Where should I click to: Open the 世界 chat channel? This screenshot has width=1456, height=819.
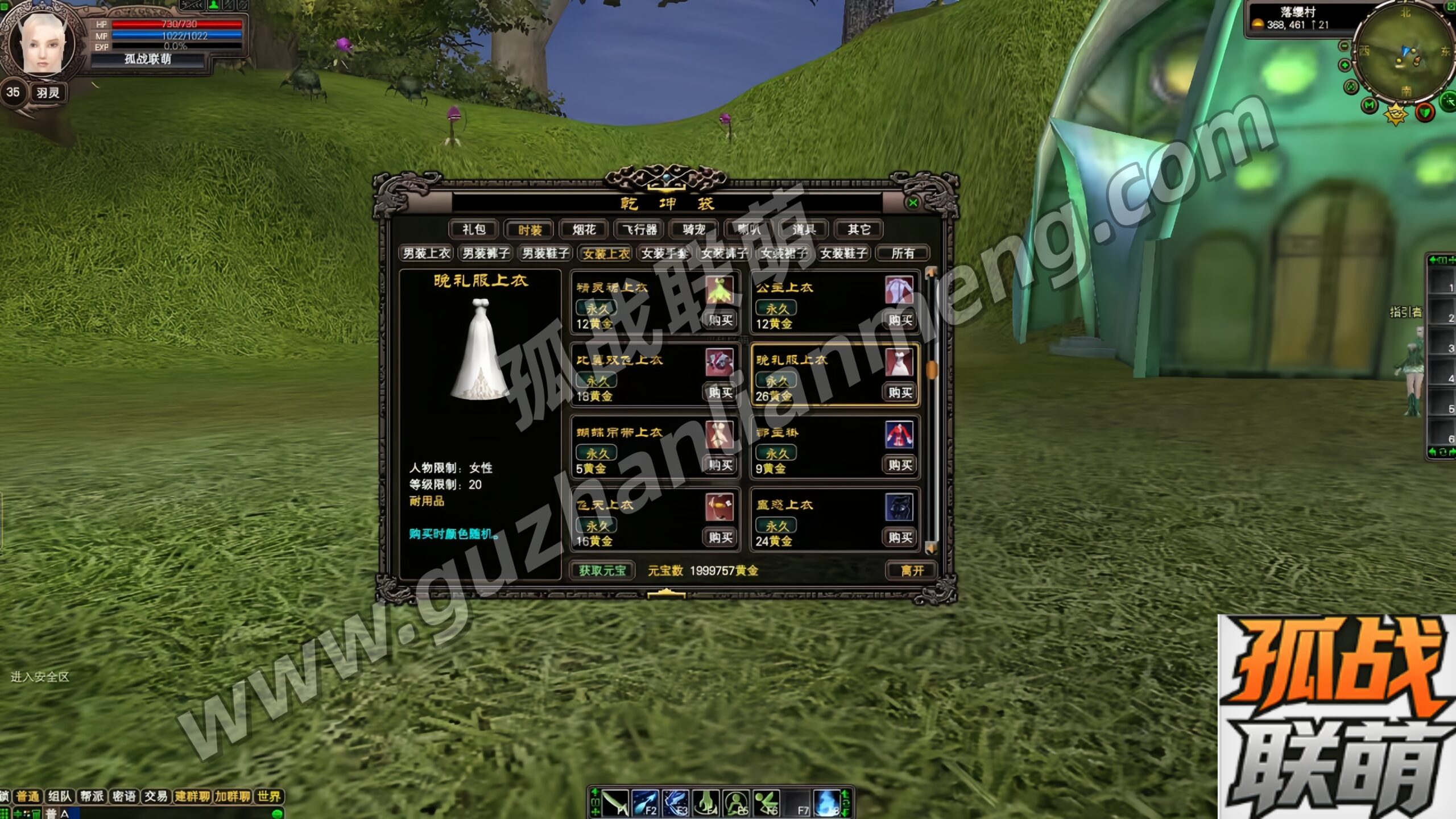268,796
